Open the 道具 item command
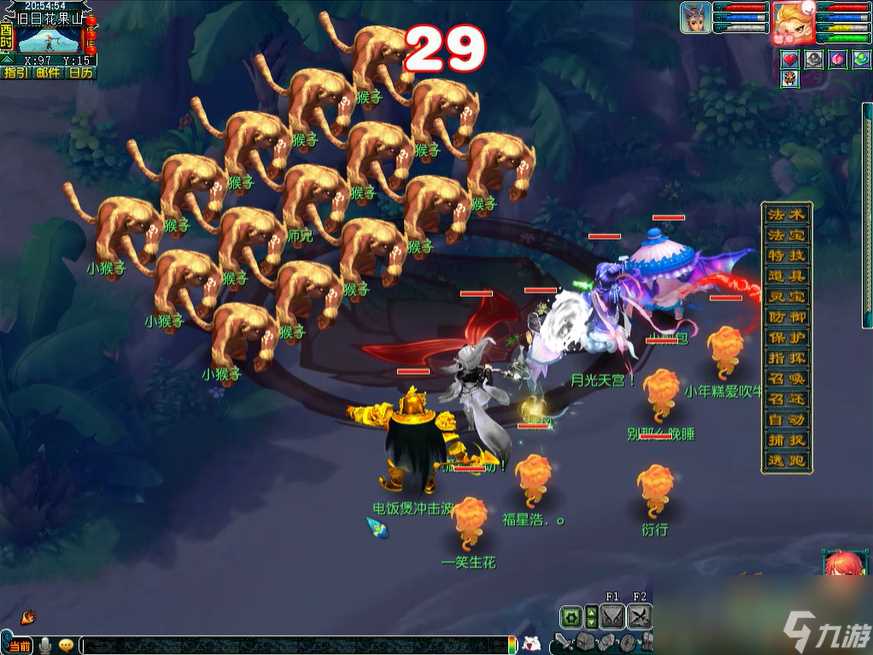Image resolution: width=873 pixels, height=655 pixels. (x=786, y=276)
